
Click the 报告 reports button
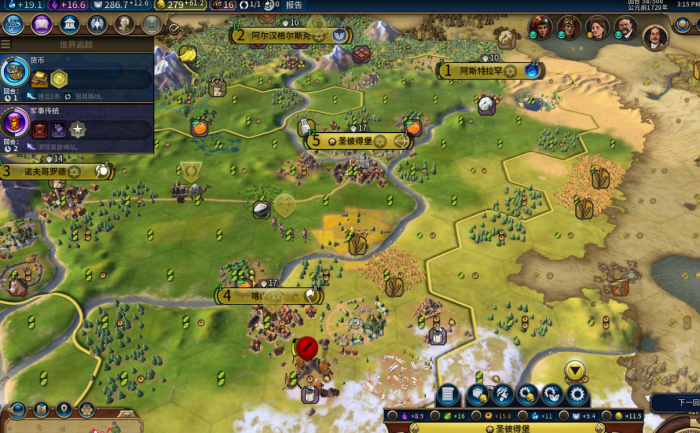(294, 5)
